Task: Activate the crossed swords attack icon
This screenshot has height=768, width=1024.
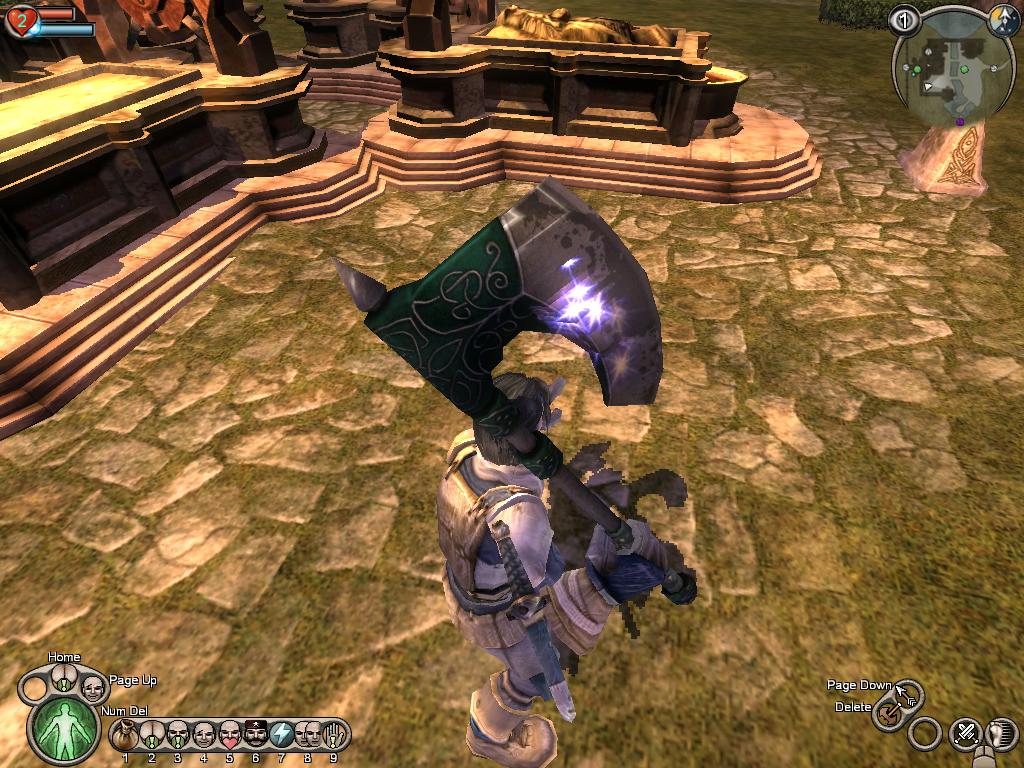Action: (x=966, y=734)
